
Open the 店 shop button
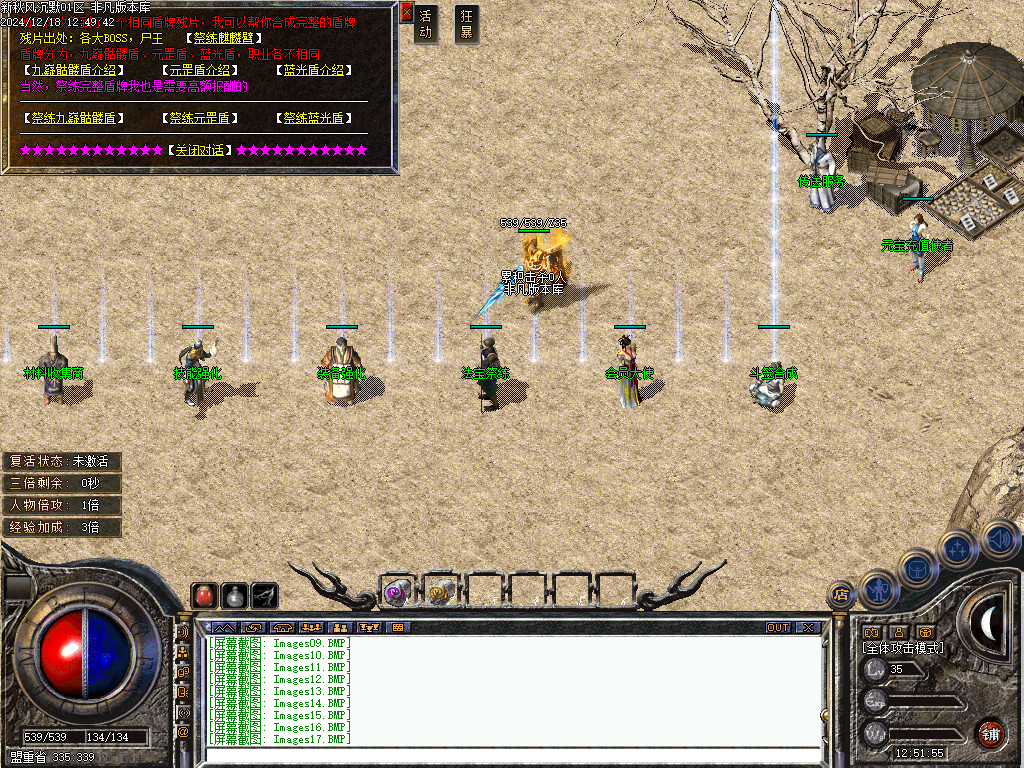pos(841,595)
